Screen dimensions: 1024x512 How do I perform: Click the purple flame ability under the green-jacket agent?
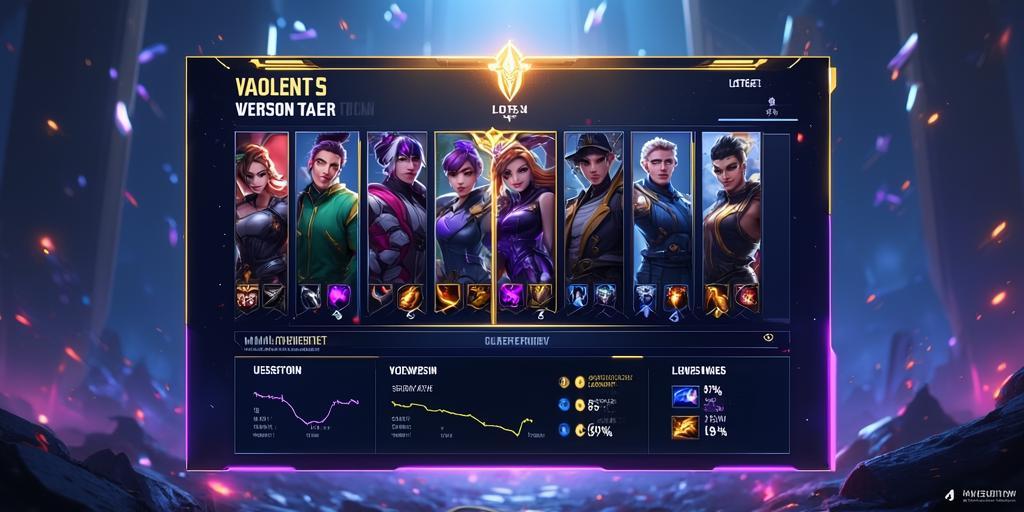[x=339, y=295]
